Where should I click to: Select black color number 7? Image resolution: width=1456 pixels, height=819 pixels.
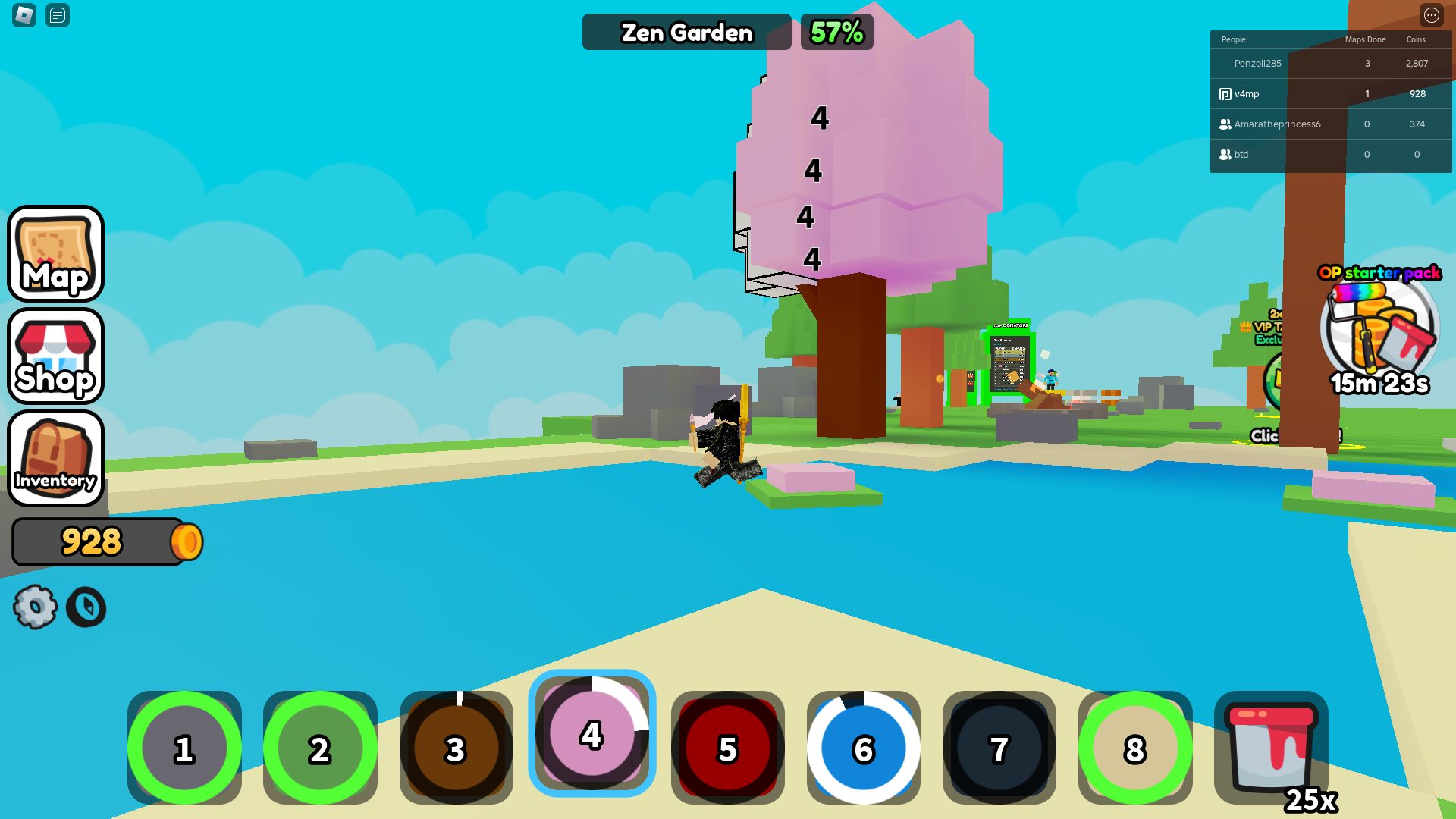tap(999, 748)
